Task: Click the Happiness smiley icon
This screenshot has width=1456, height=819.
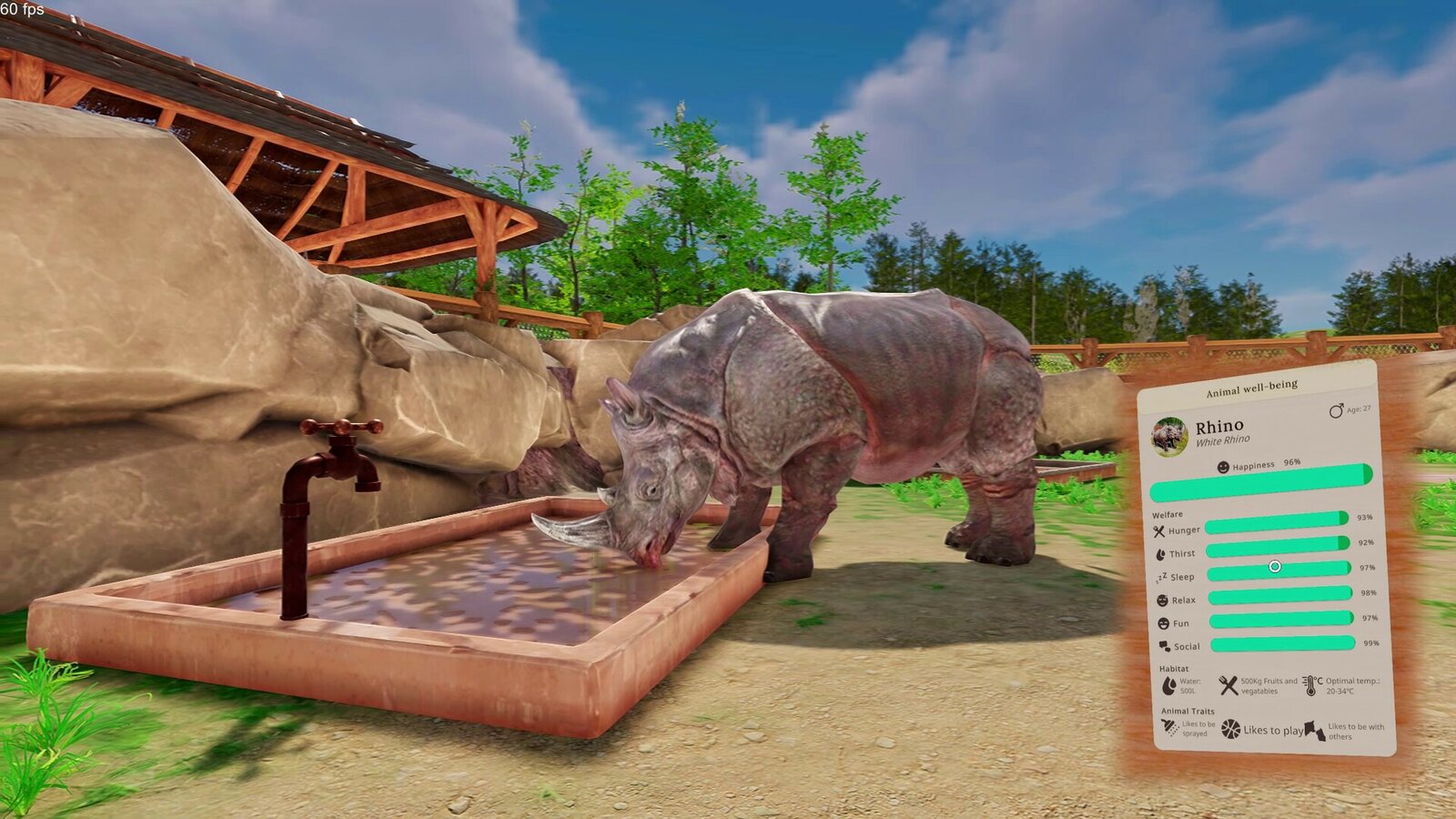Action: coord(1225,466)
